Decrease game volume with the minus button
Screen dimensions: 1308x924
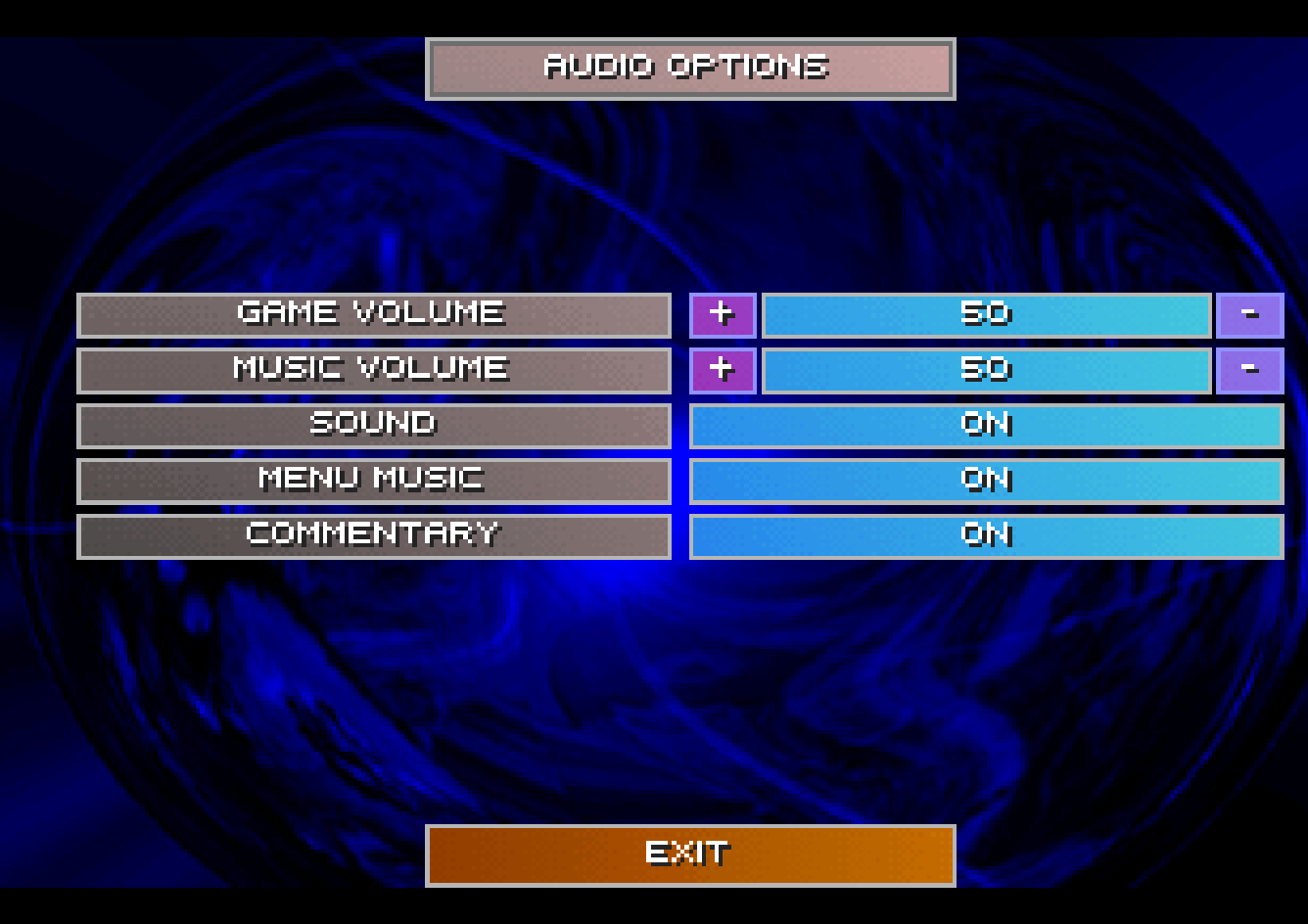pyautogui.click(x=1249, y=315)
